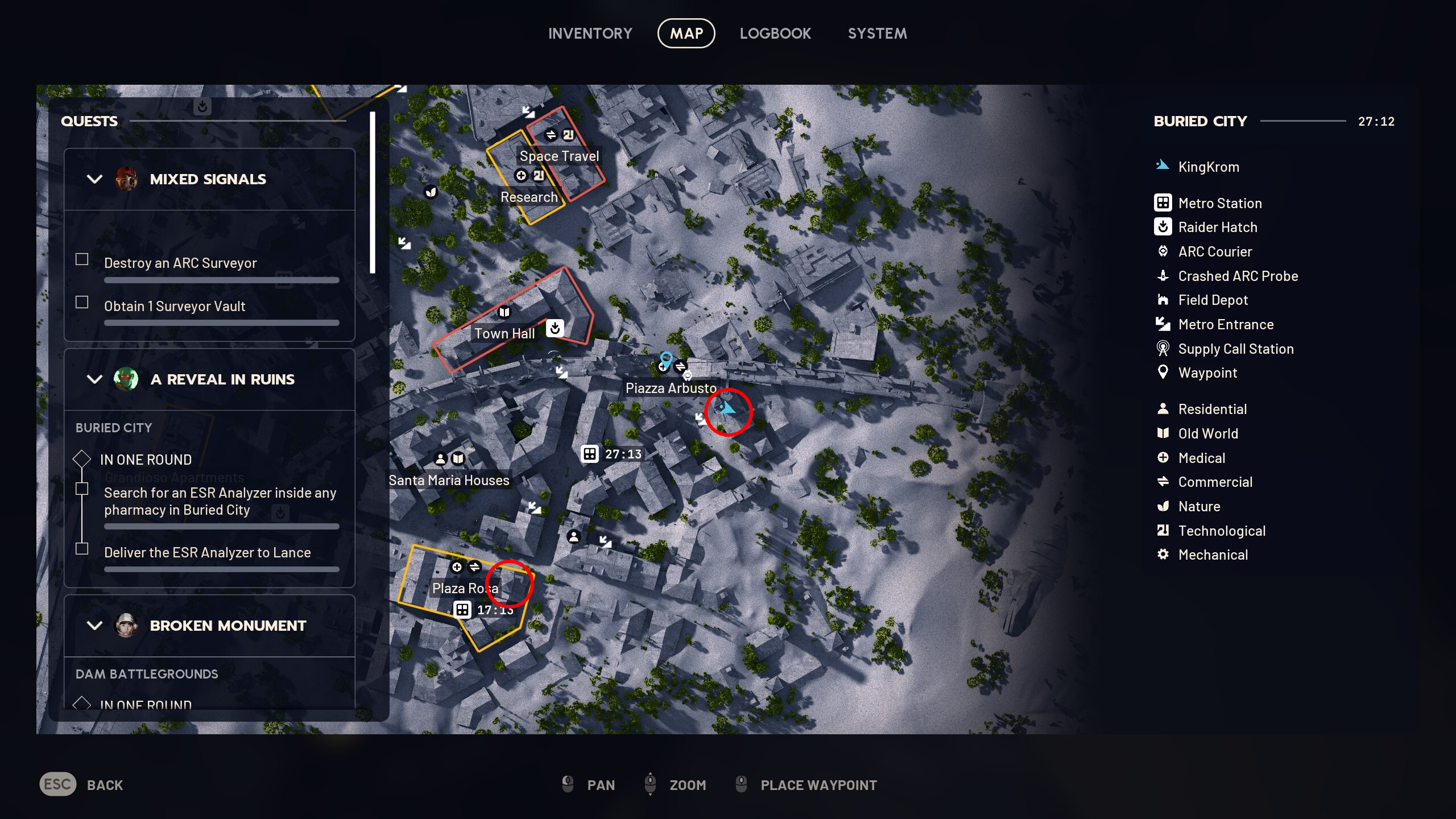Check the Obtain 1 Surveyor Vault objective

81,302
